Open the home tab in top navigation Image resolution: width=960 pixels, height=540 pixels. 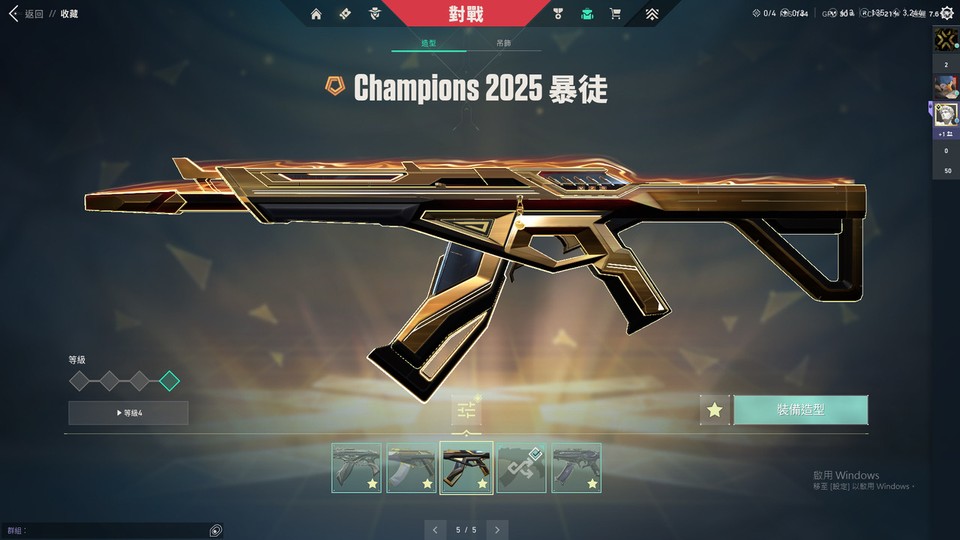pos(316,14)
